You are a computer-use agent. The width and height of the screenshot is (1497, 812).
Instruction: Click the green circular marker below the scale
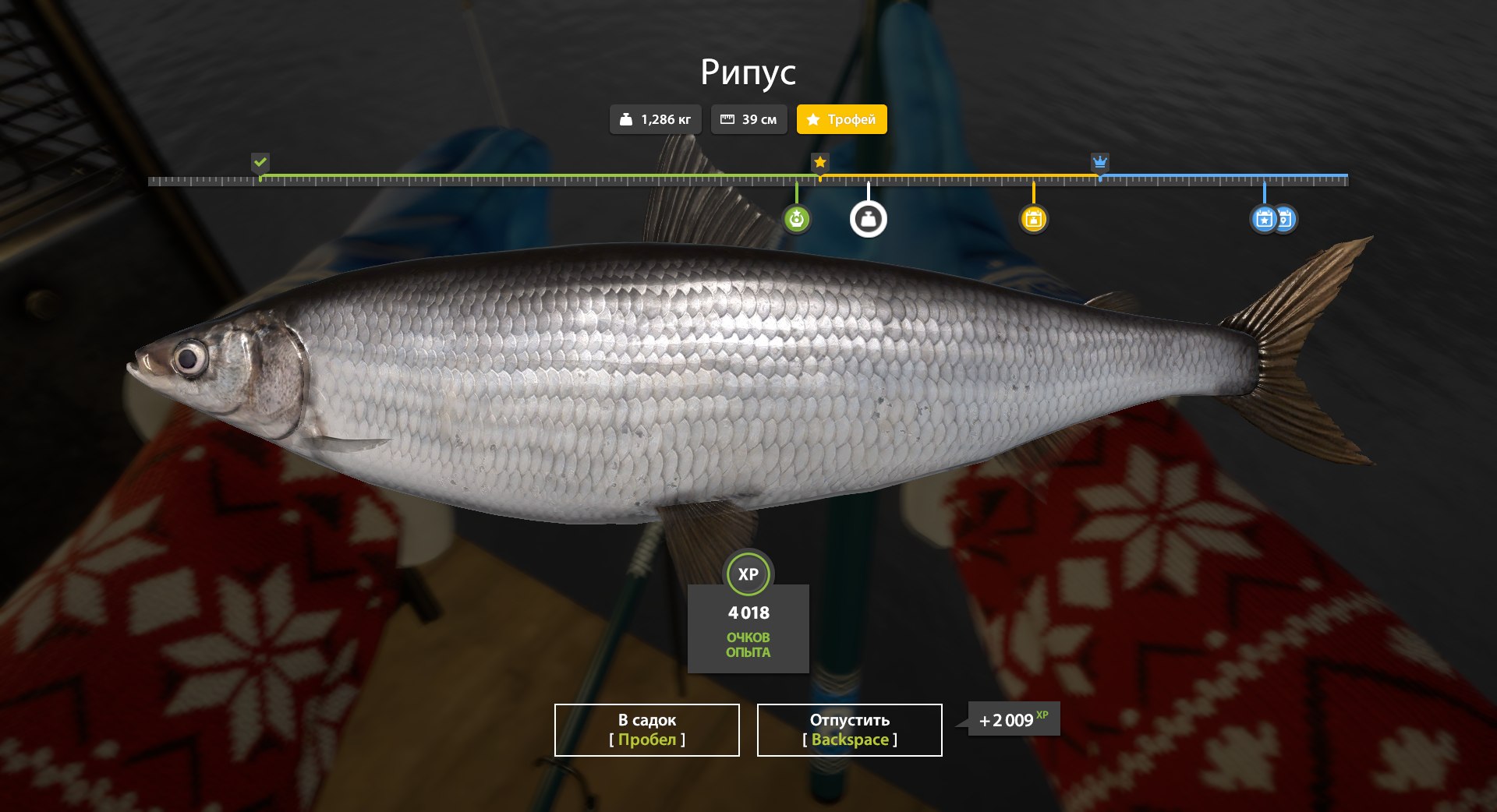[796, 219]
